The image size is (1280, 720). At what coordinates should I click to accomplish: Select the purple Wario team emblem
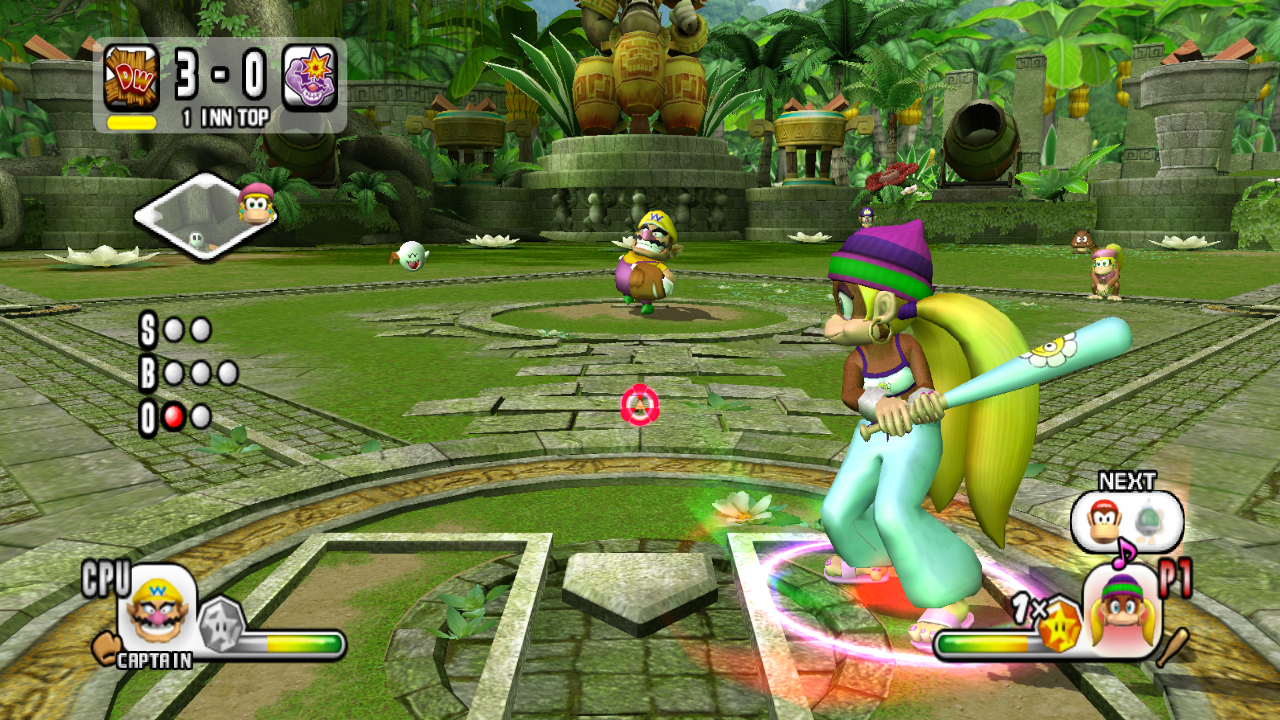click(309, 77)
